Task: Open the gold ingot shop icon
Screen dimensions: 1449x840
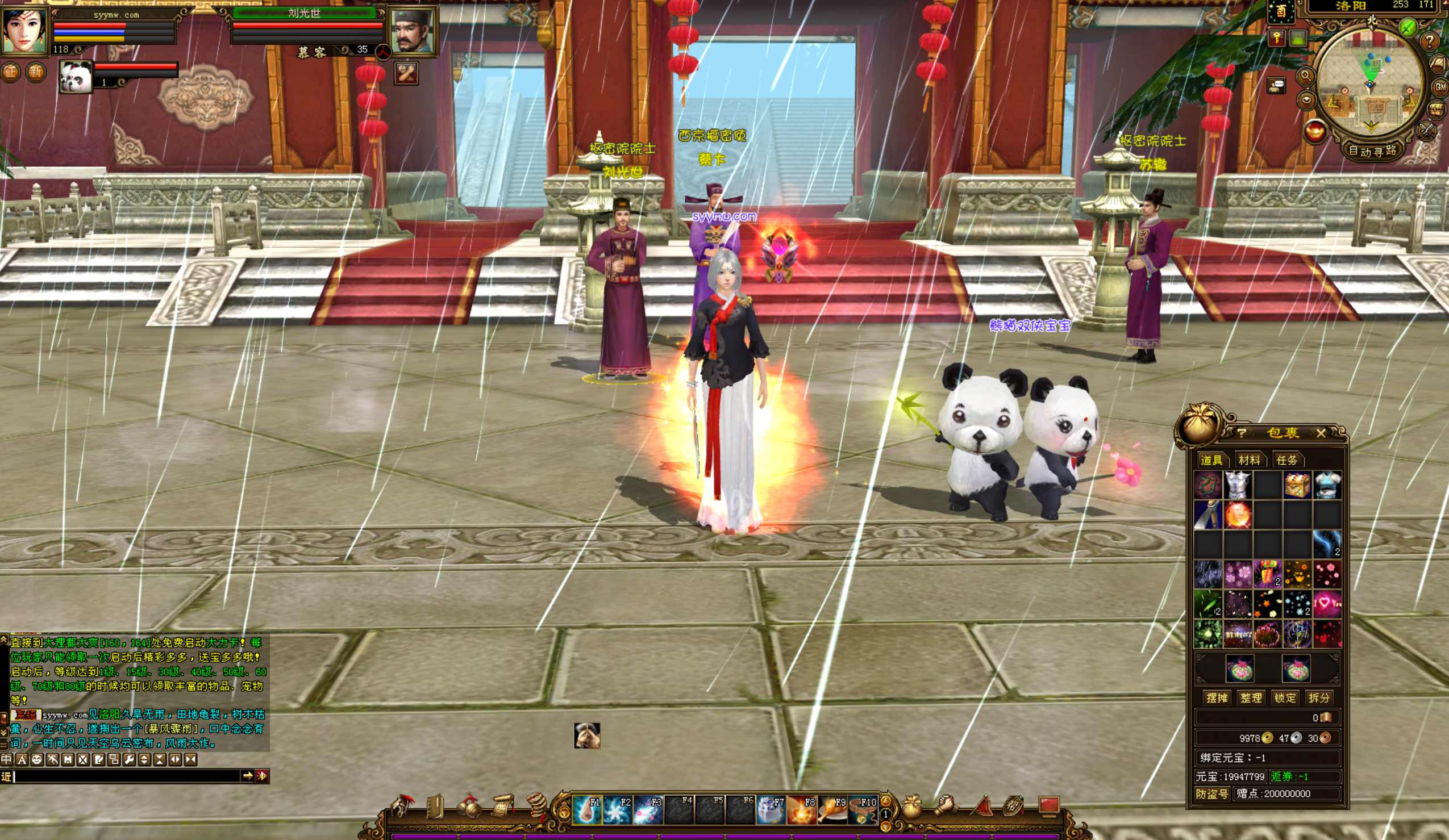Action: [x=1315, y=131]
